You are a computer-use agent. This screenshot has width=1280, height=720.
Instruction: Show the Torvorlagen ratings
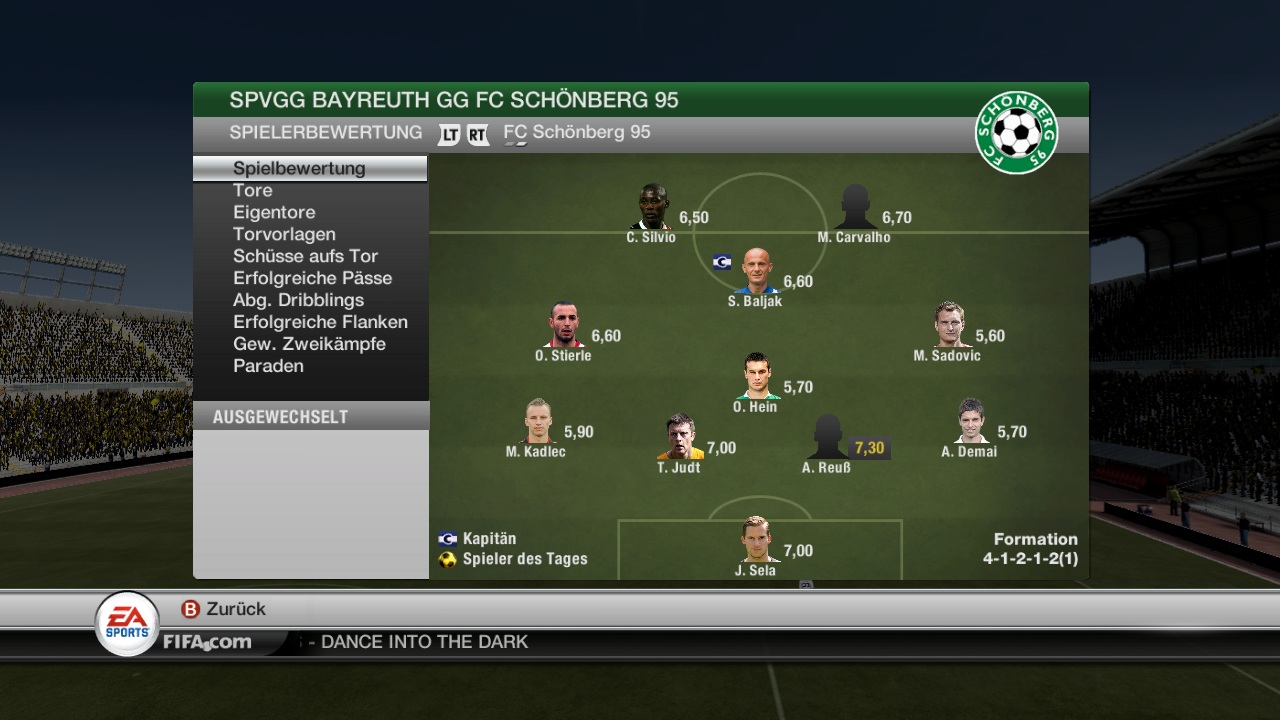[284, 234]
